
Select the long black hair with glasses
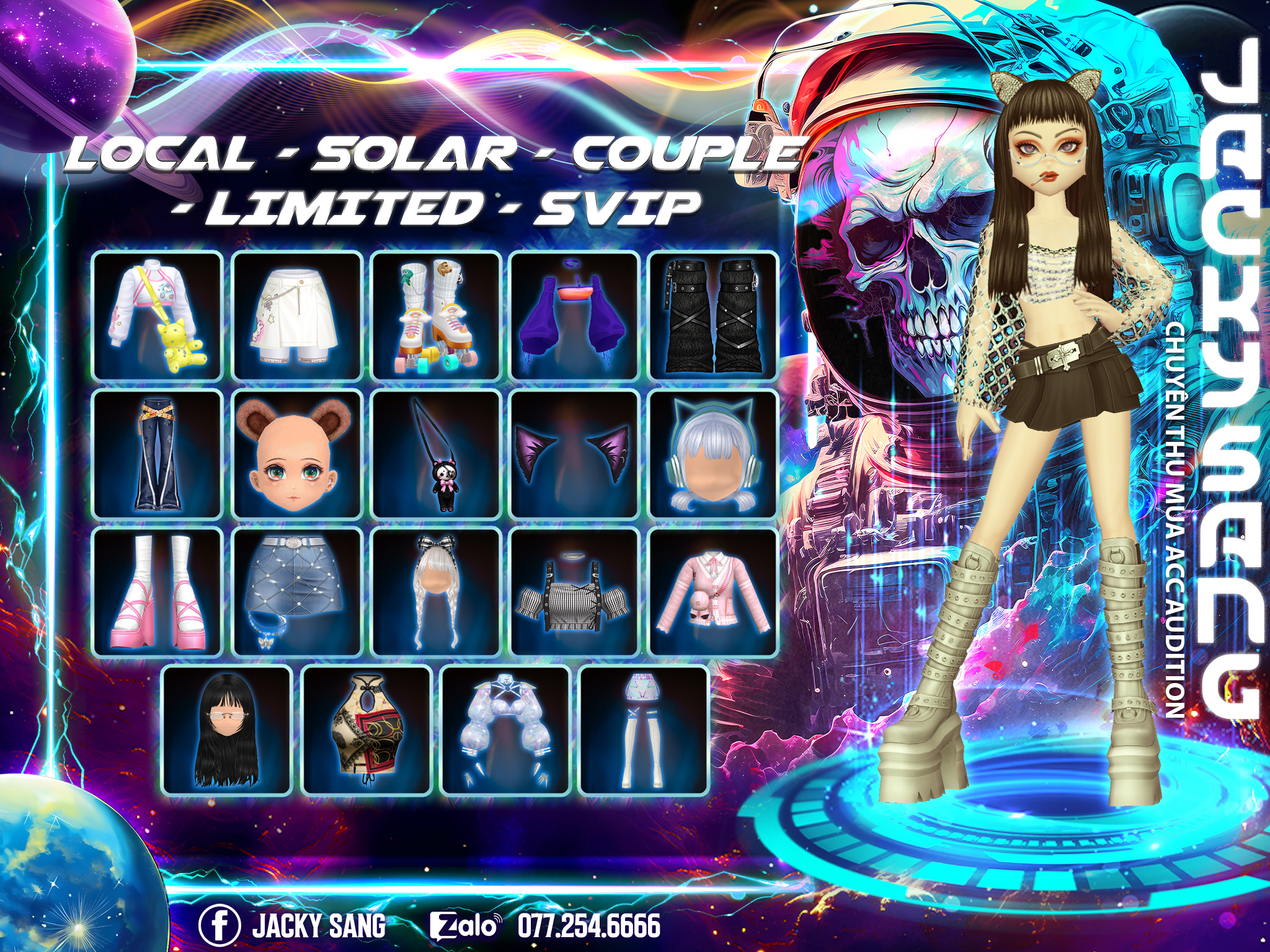227,730
